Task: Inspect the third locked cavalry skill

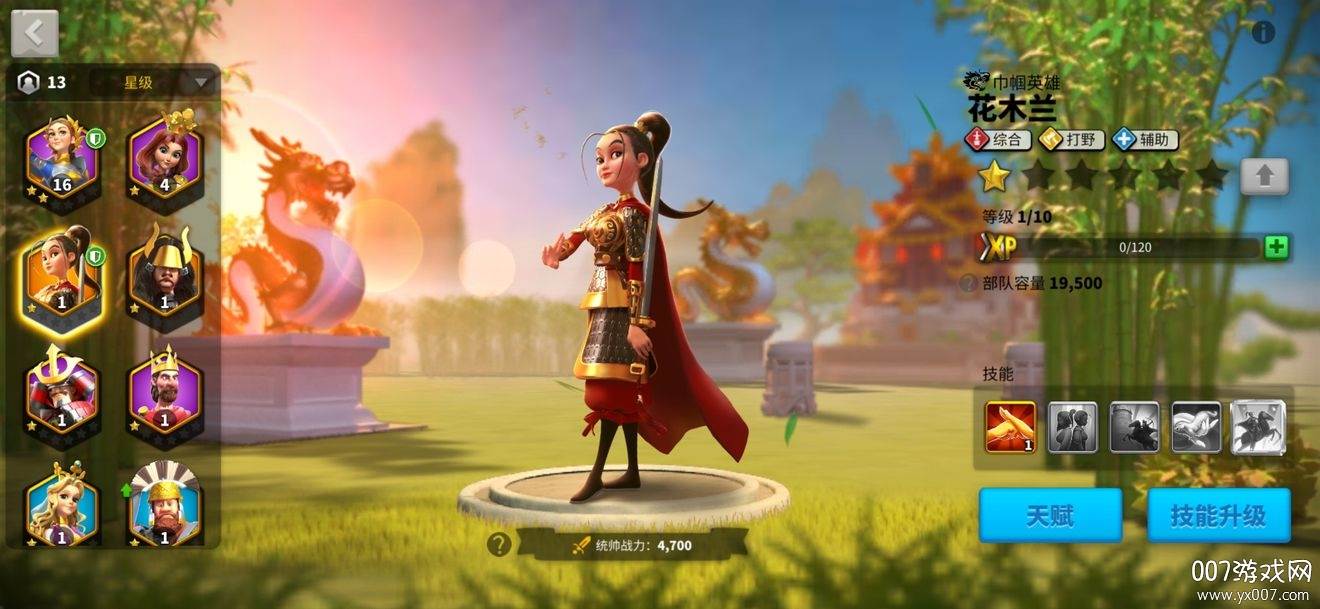Action: point(1134,427)
